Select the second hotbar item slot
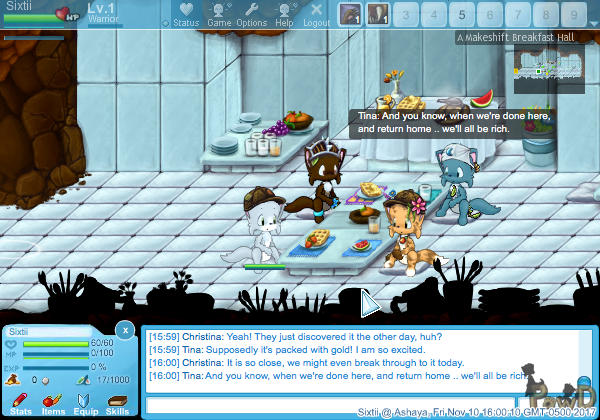600x420 pixels. coord(378,14)
